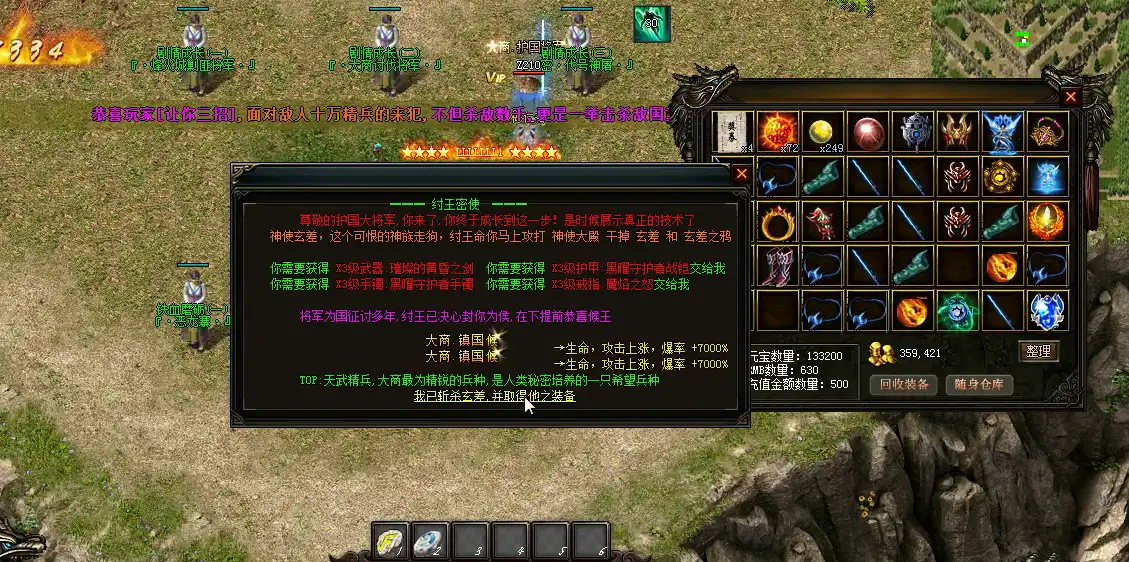1129x562 pixels.
Task: Open 回收装备 equipment recycling
Action: 903,384
